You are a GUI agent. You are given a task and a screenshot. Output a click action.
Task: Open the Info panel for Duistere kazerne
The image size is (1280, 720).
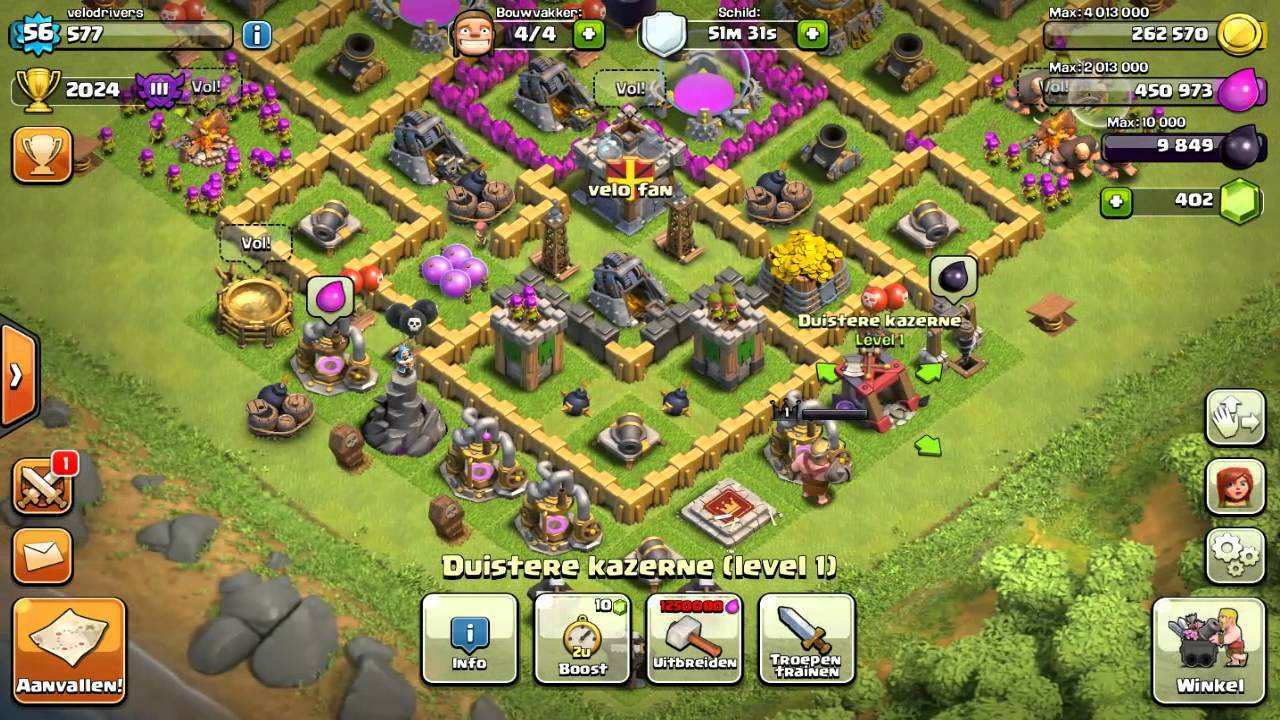[469, 640]
